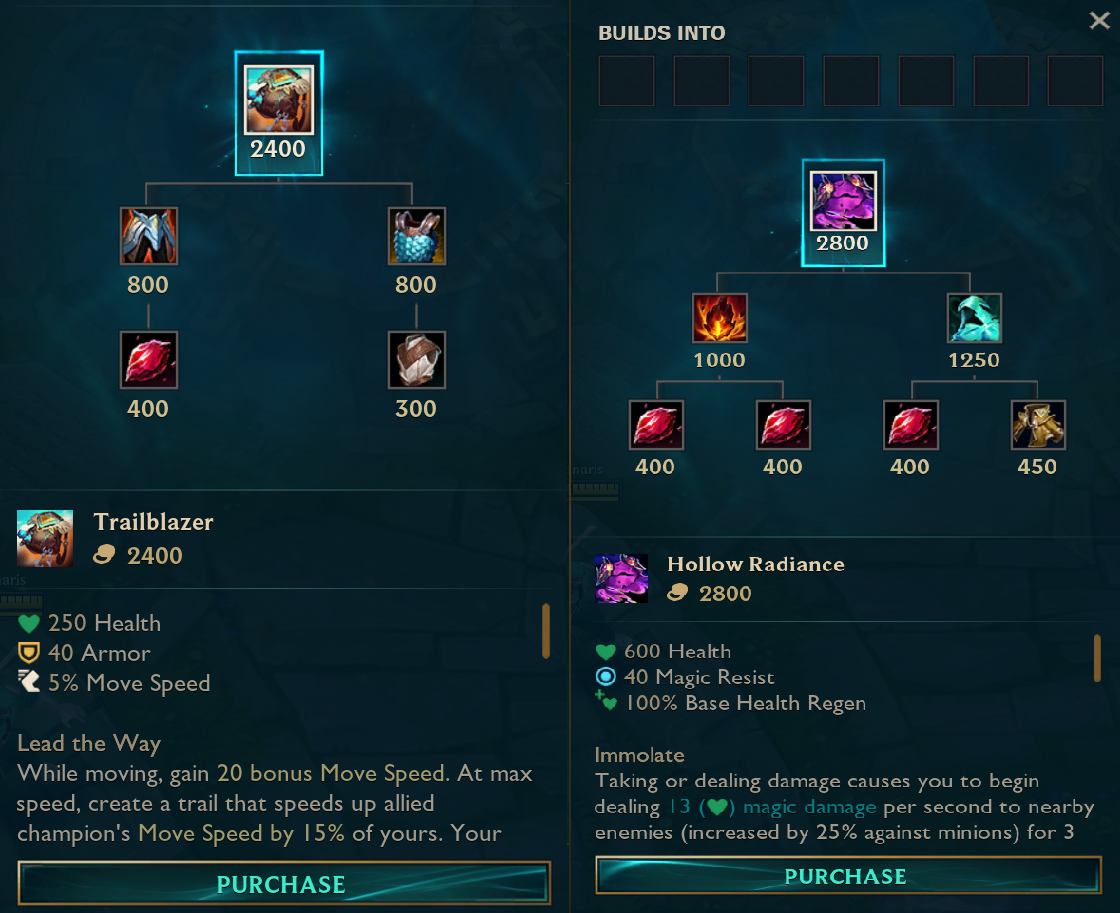This screenshot has height=913, width=1120.
Task: Select the Cloth Armor component
Action: click(x=416, y=360)
